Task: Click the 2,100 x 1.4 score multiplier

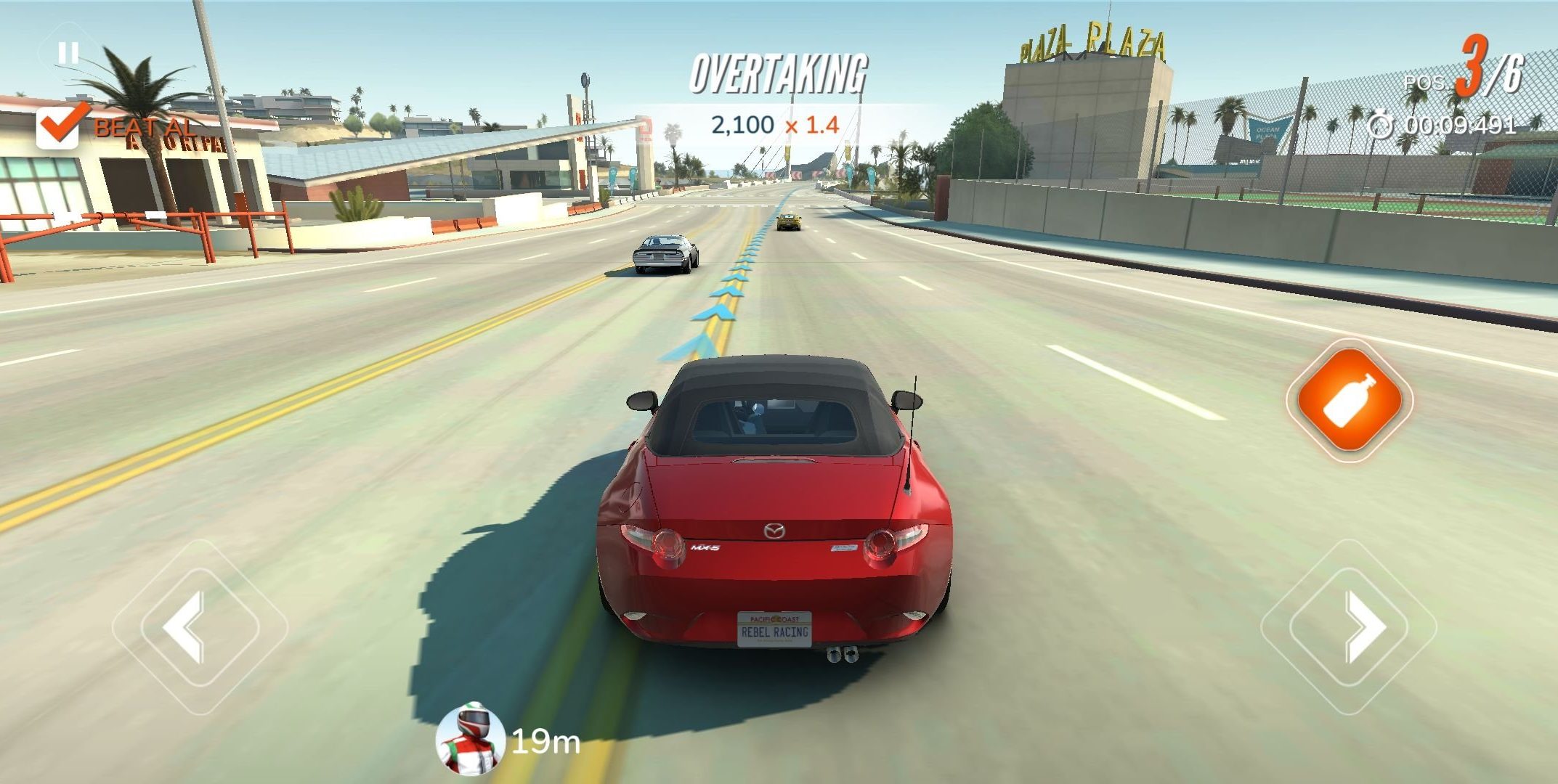Action: [x=774, y=124]
